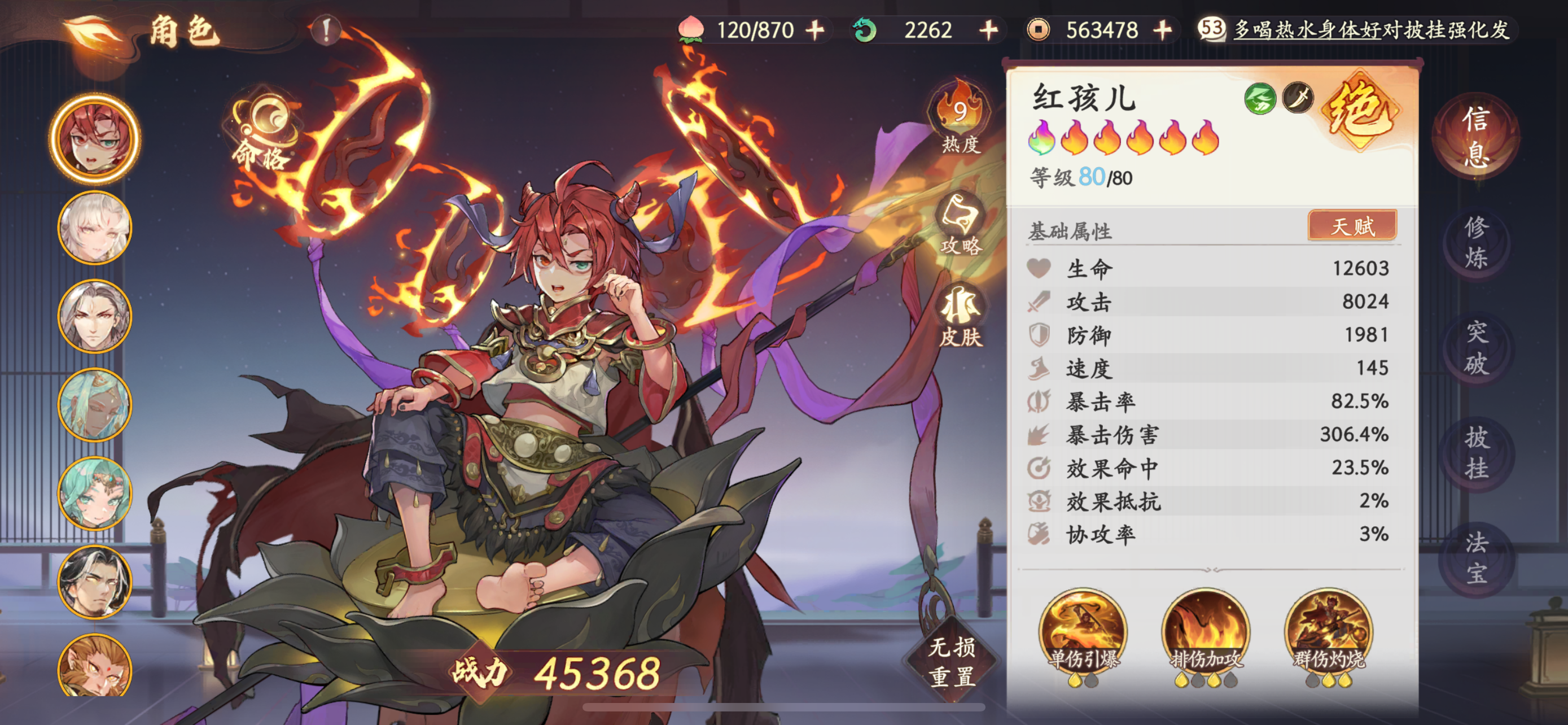Screen dimensions: 1568x725
Task: Expand dragon jade currency with plus button
Action: tap(987, 30)
